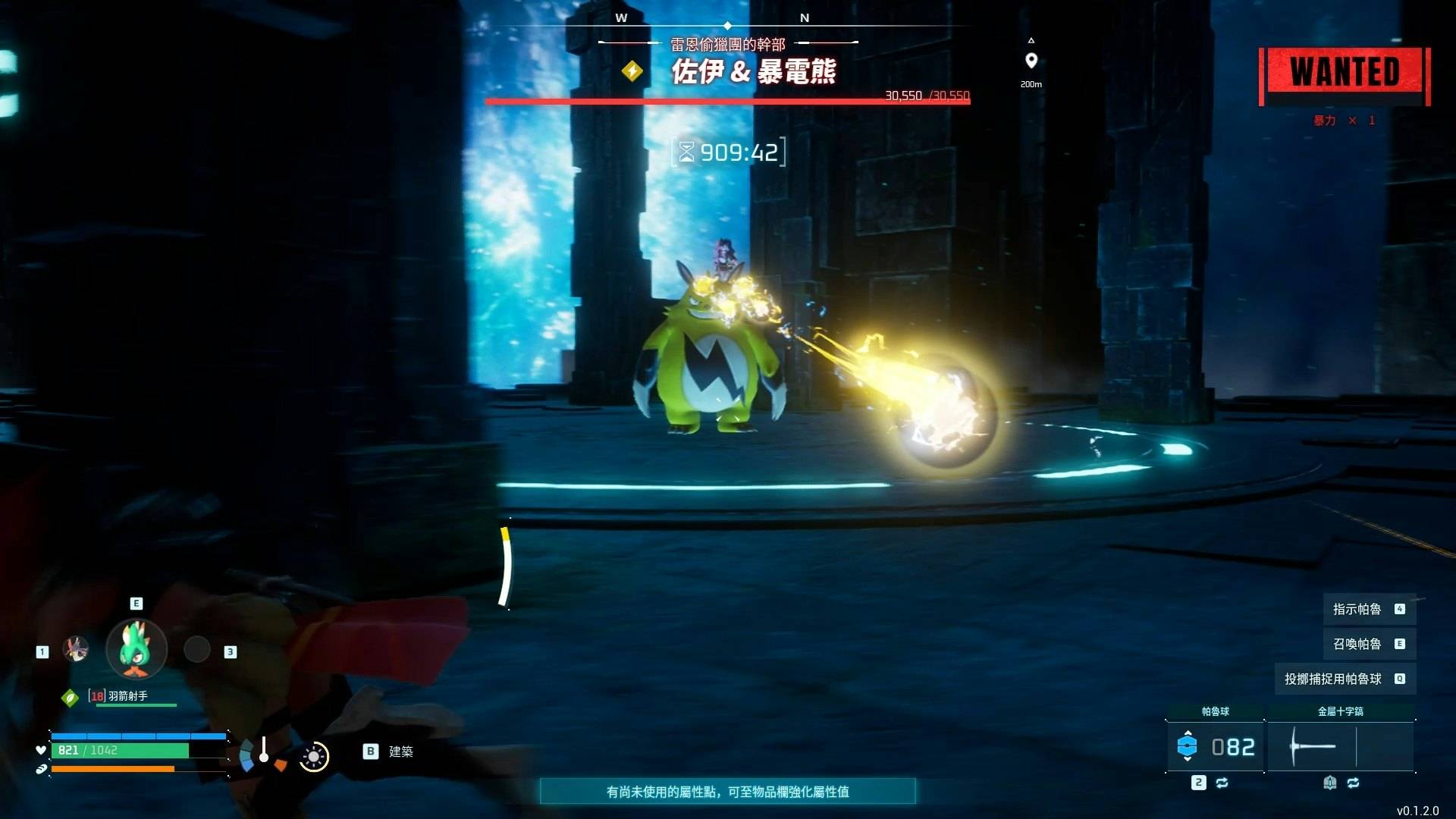Choose the dark Pal in the first party slot

click(x=76, y=649)
